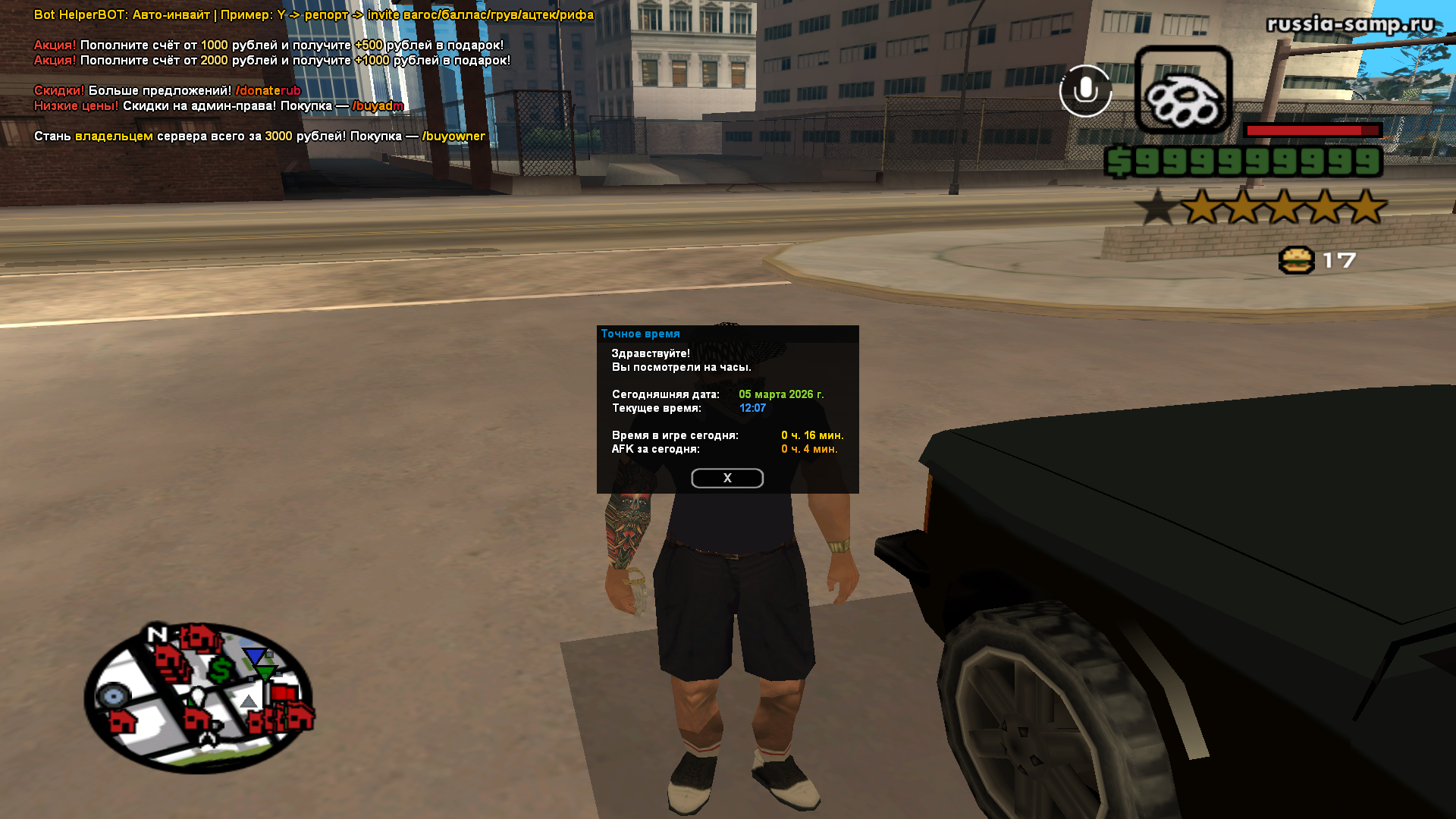Screen dimensions: 1456x819
Task: Close the time dialog with X button
Action: coord(726,478)
